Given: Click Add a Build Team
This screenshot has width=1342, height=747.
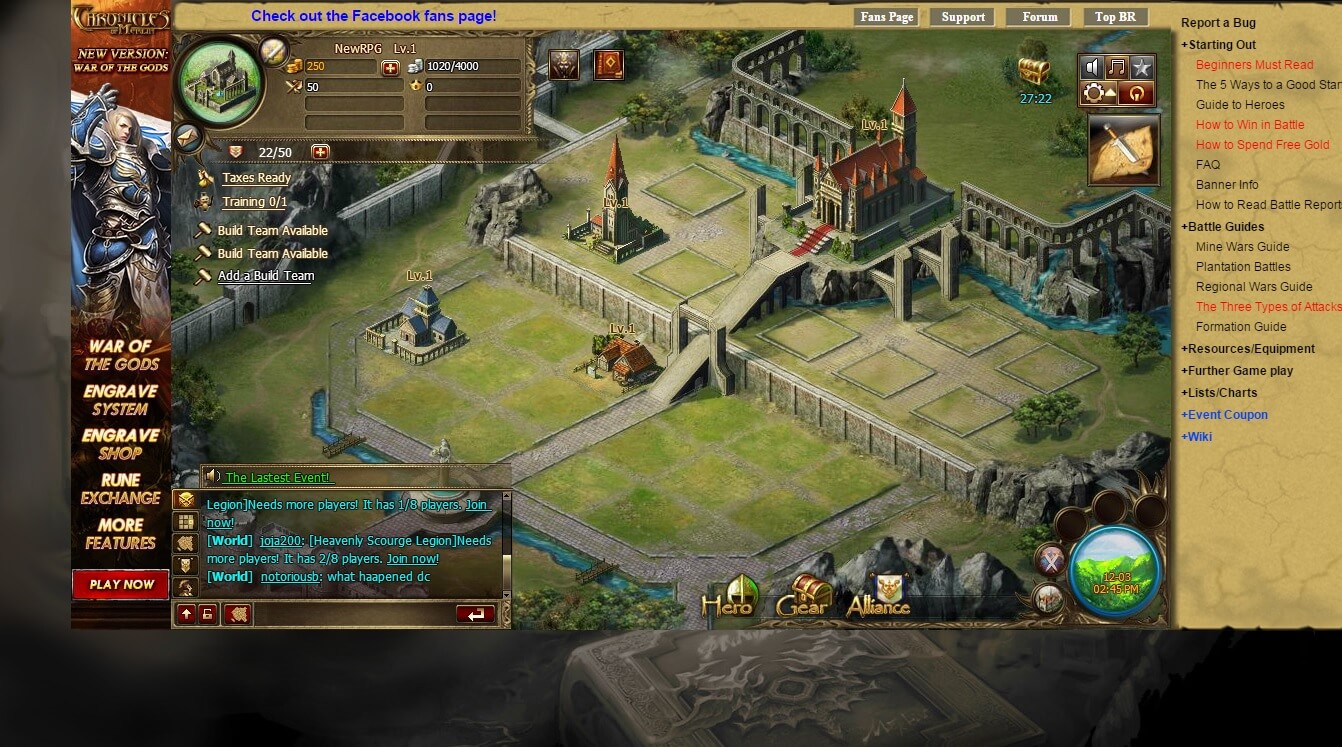Looking at the screenshot, I should [265, 276].
